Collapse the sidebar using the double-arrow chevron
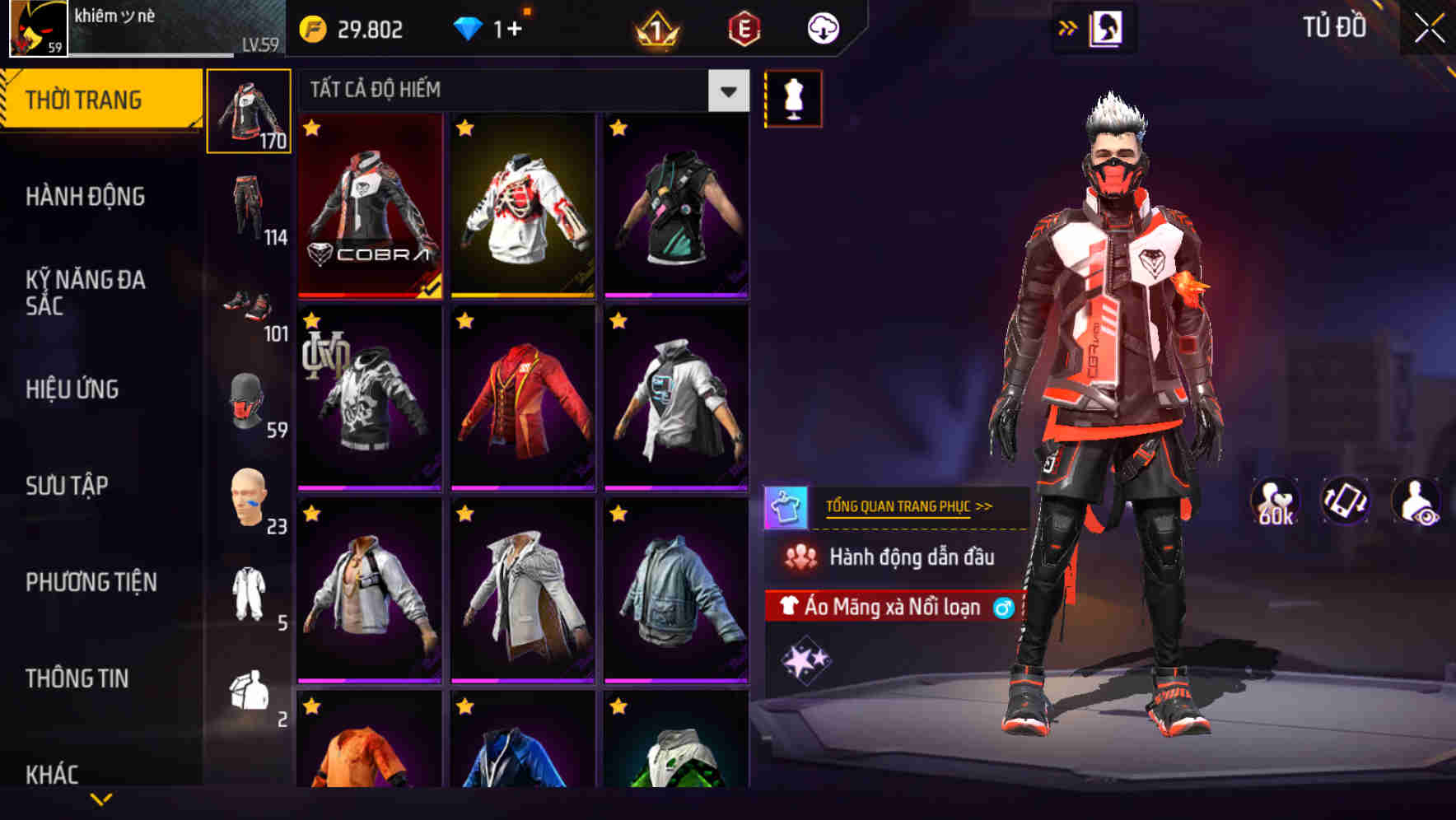Image resolution: width=1456 pixels, height=820 pixels. [1068, 27]
